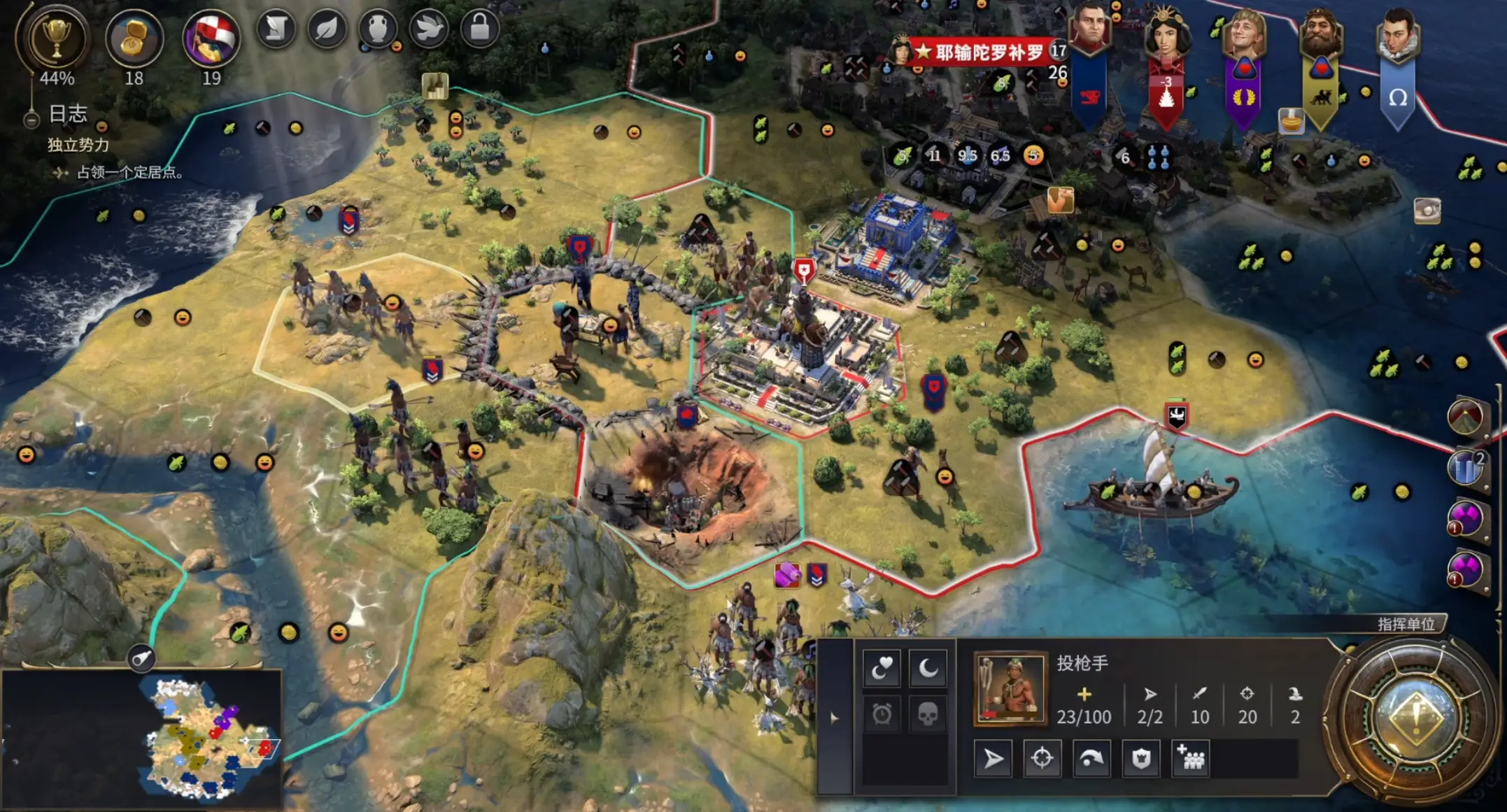
Task: Activate the crosshair ranged attack action
Action: pyautogui.click(x=1042, y=759)
